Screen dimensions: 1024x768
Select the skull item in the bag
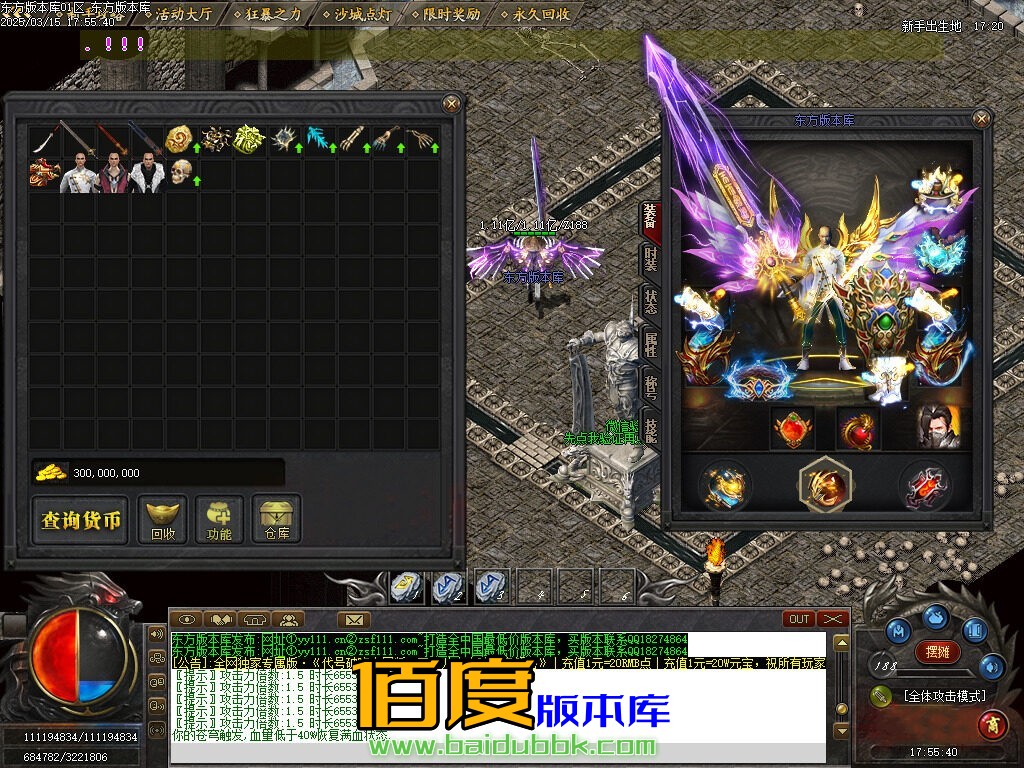pos(181,172)
